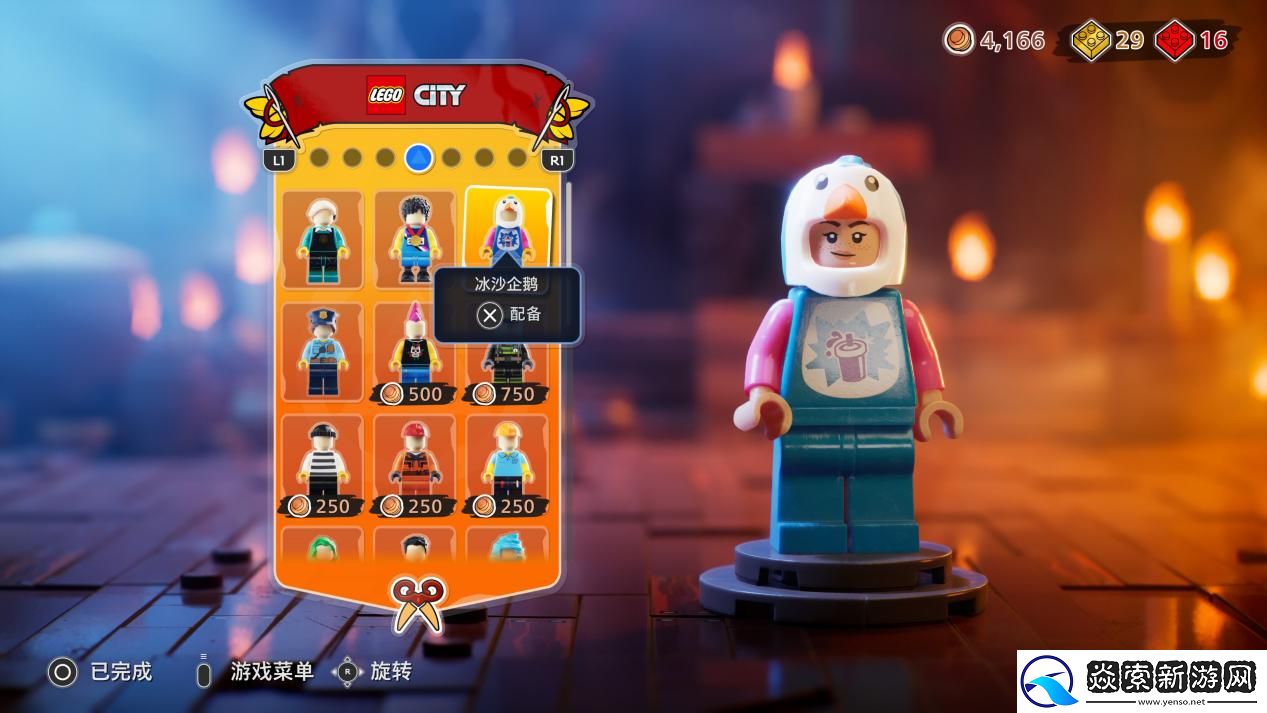Viewport: 1267px width, 713px height.
Task: Click the active blue category dot
Action: pos(419,157)
